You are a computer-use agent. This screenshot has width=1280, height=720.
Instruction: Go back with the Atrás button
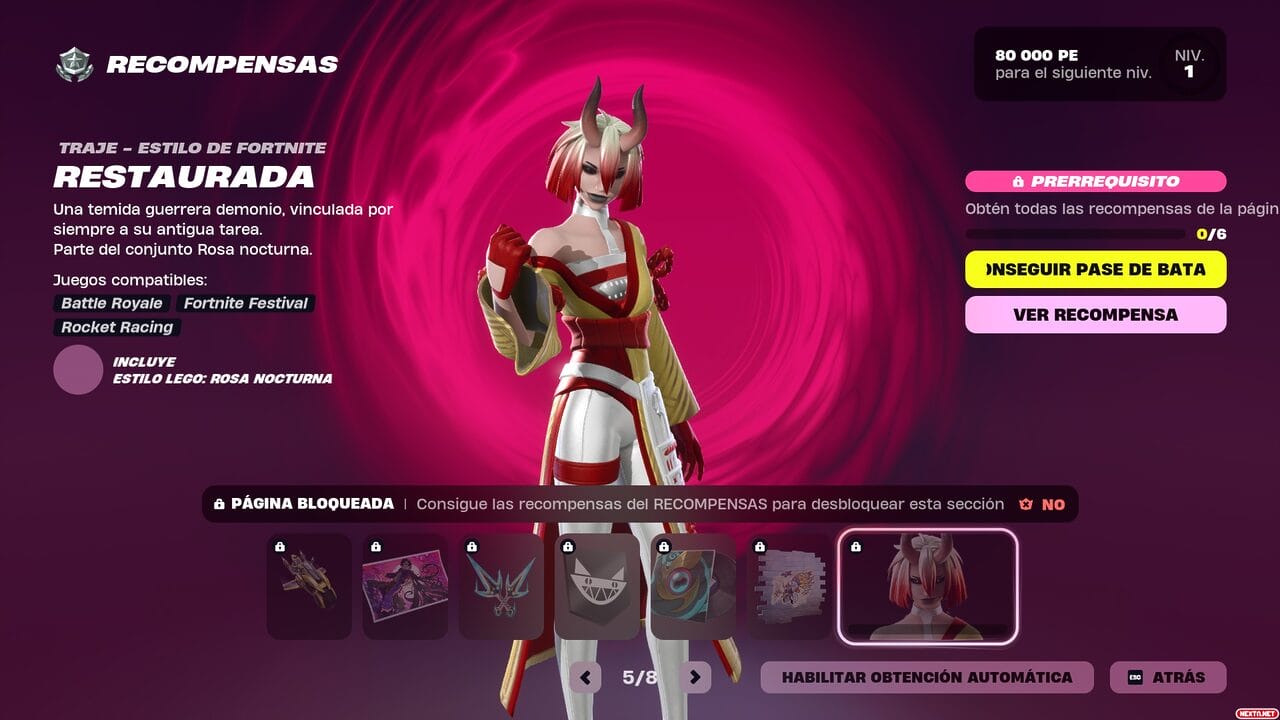click(x=1167, y=677)
